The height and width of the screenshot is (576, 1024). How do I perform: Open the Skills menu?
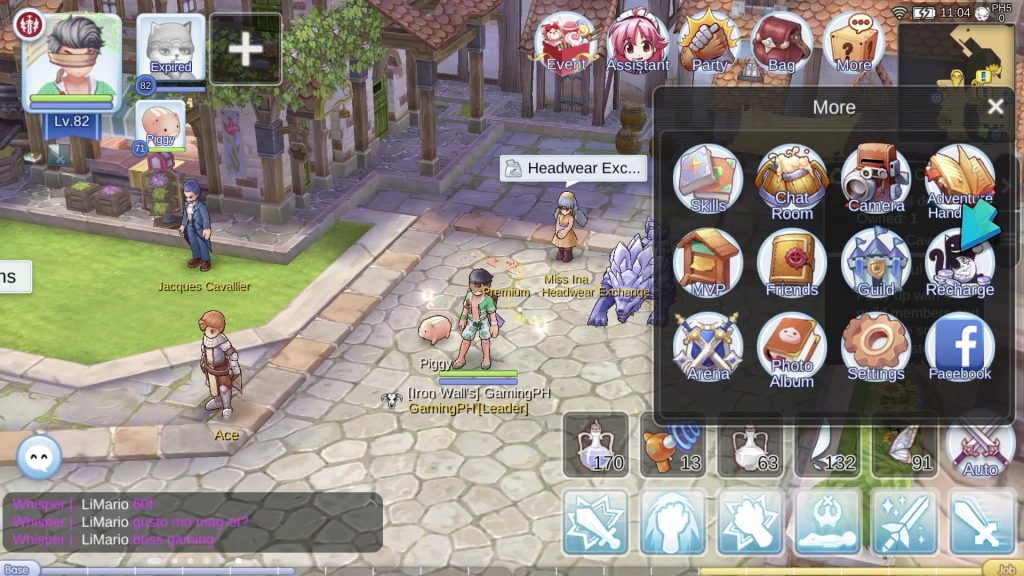(x=708, y=178)
